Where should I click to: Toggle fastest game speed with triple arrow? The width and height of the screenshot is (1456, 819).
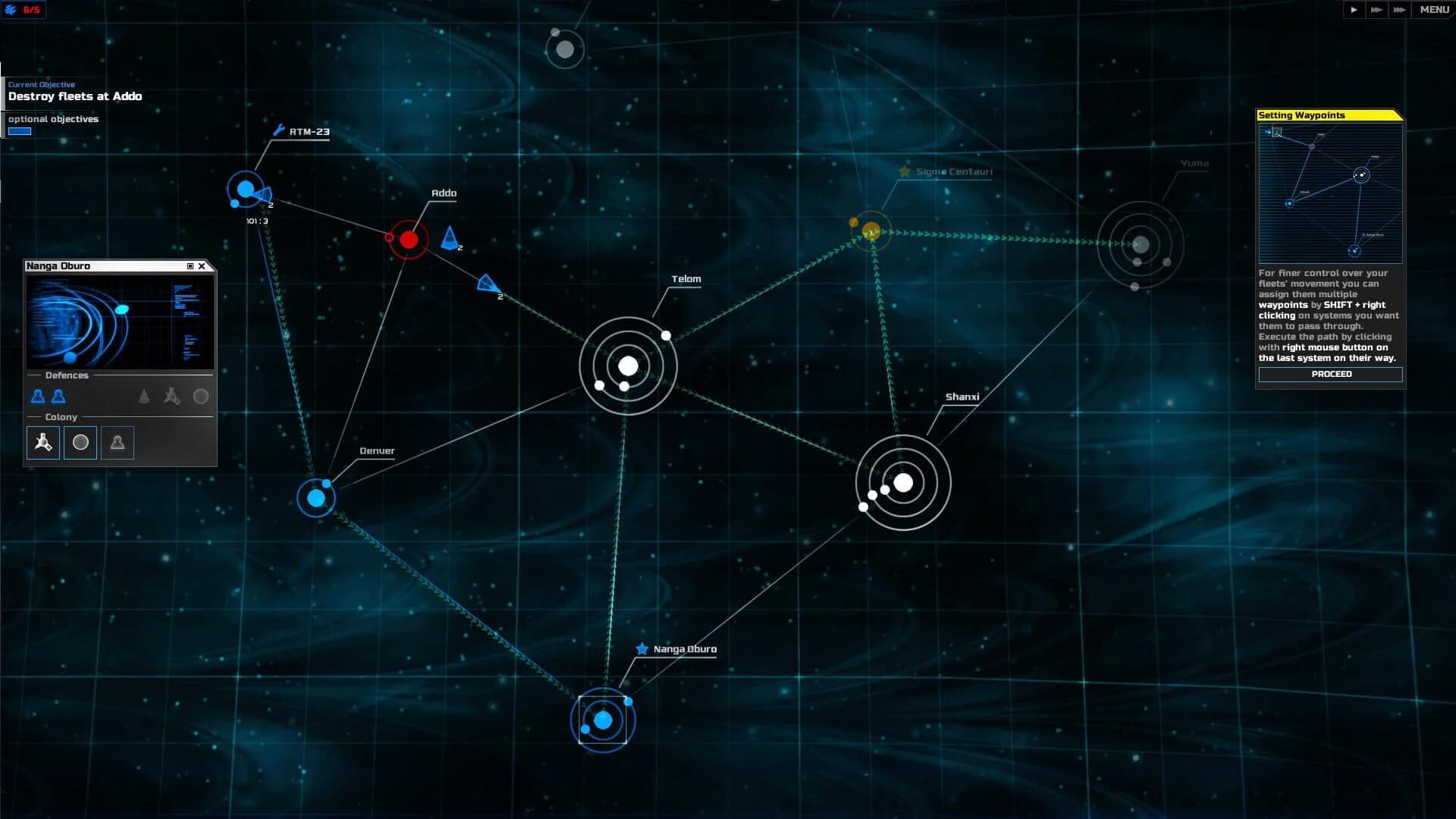[x=1398, y=10]
